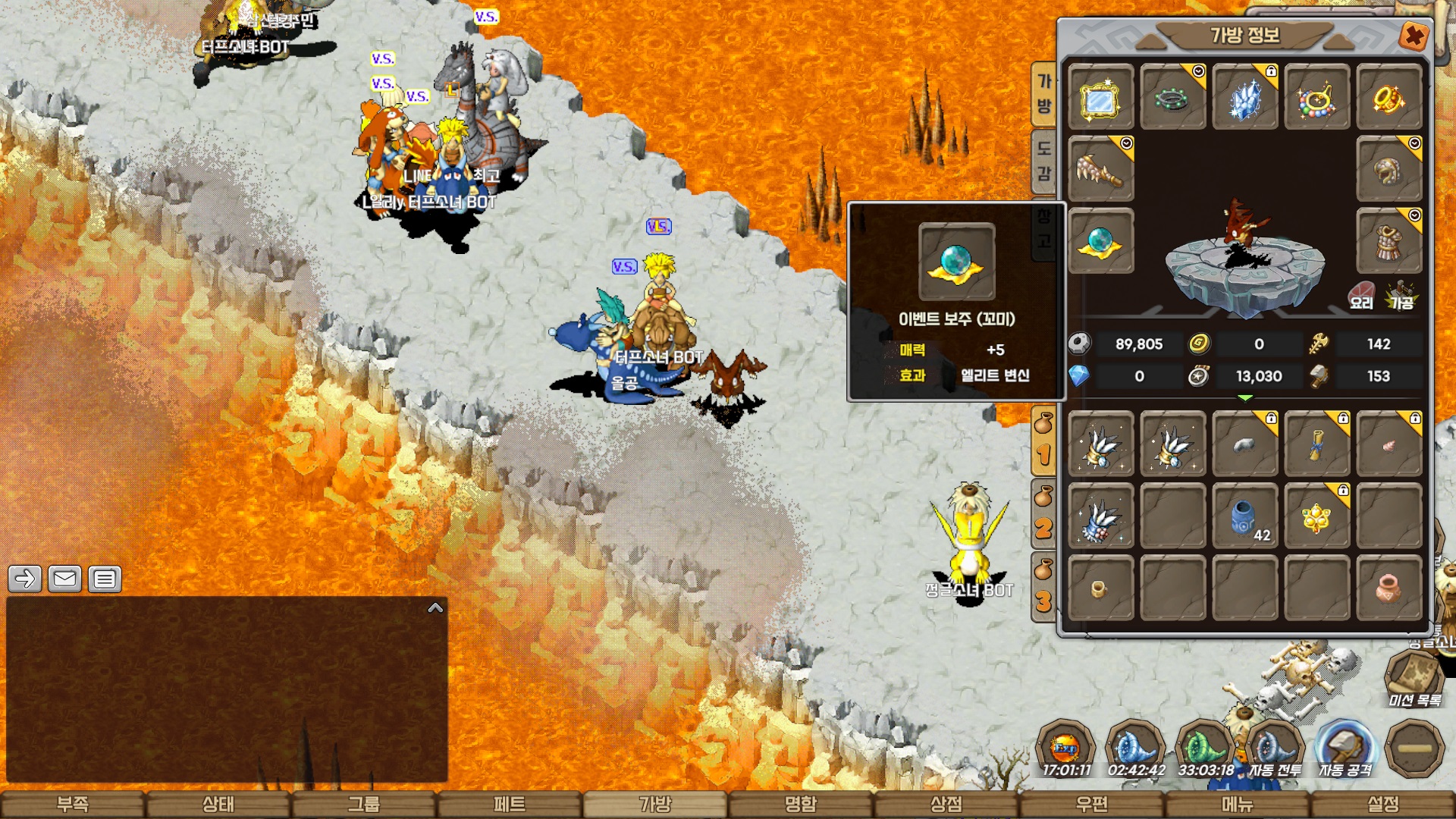Close the bag info window
The image size is (1456, 819).
click(1414, 36)
